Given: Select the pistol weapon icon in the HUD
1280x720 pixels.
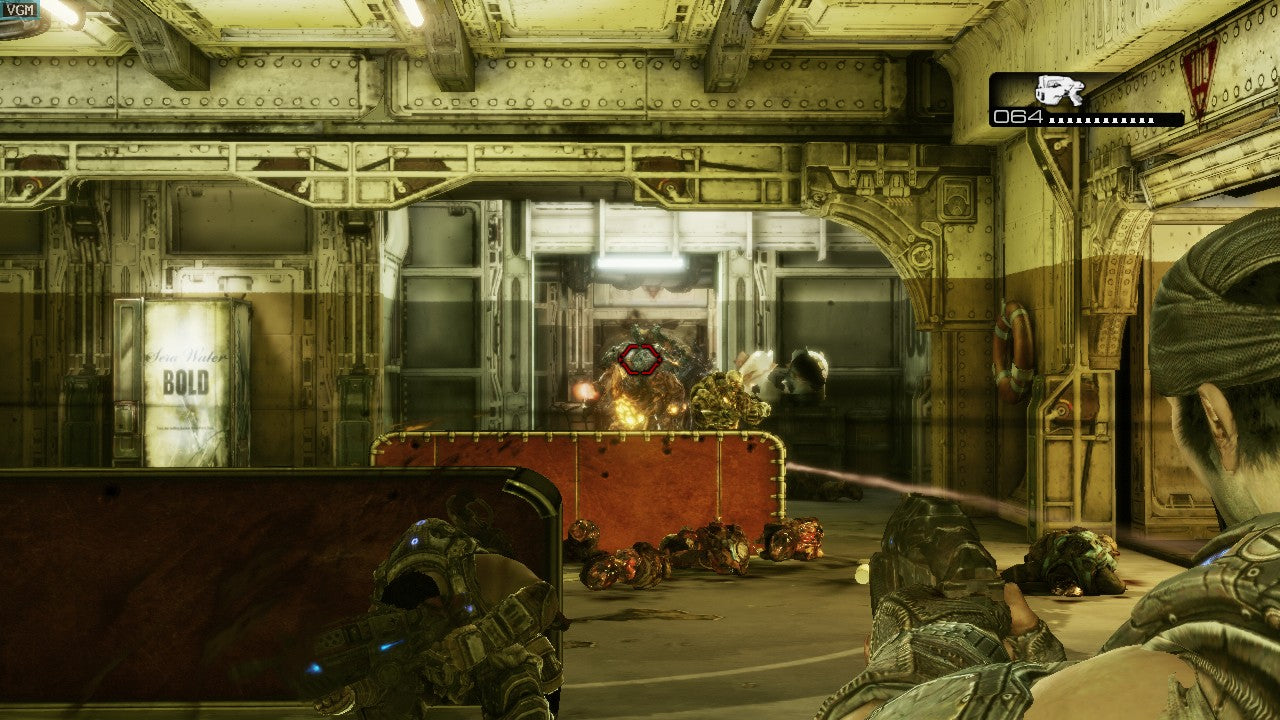Looking at the screenshot, I should (1062, 92).
